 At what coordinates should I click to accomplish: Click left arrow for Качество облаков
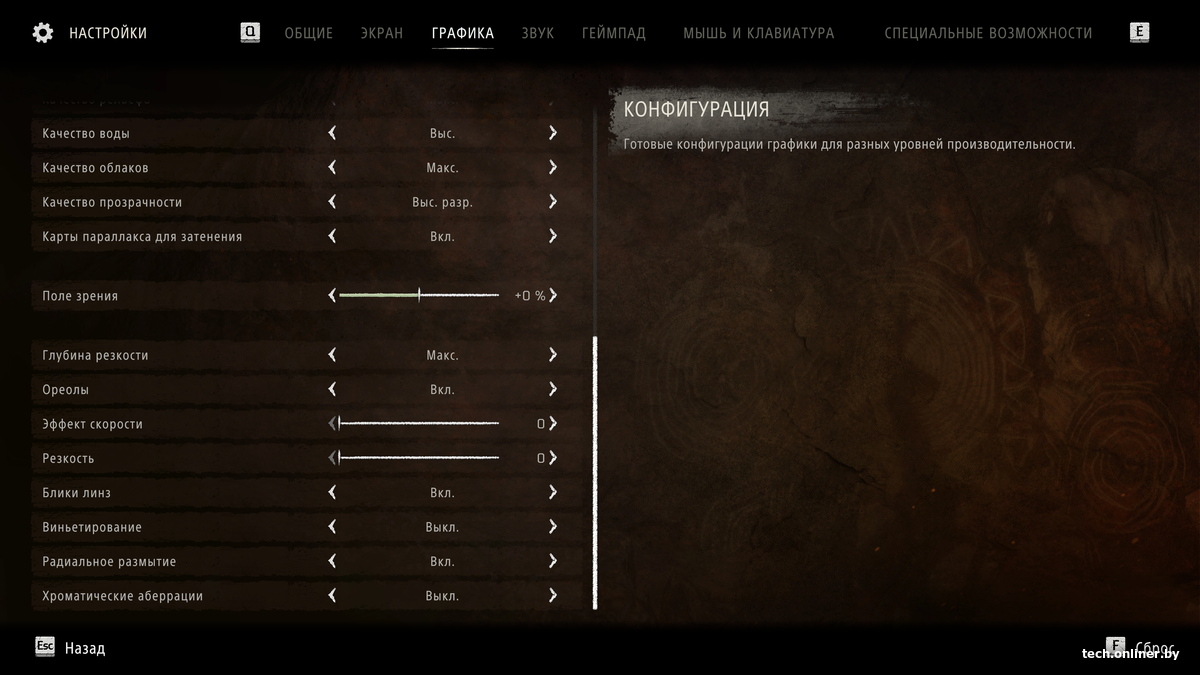coord(332,168)
